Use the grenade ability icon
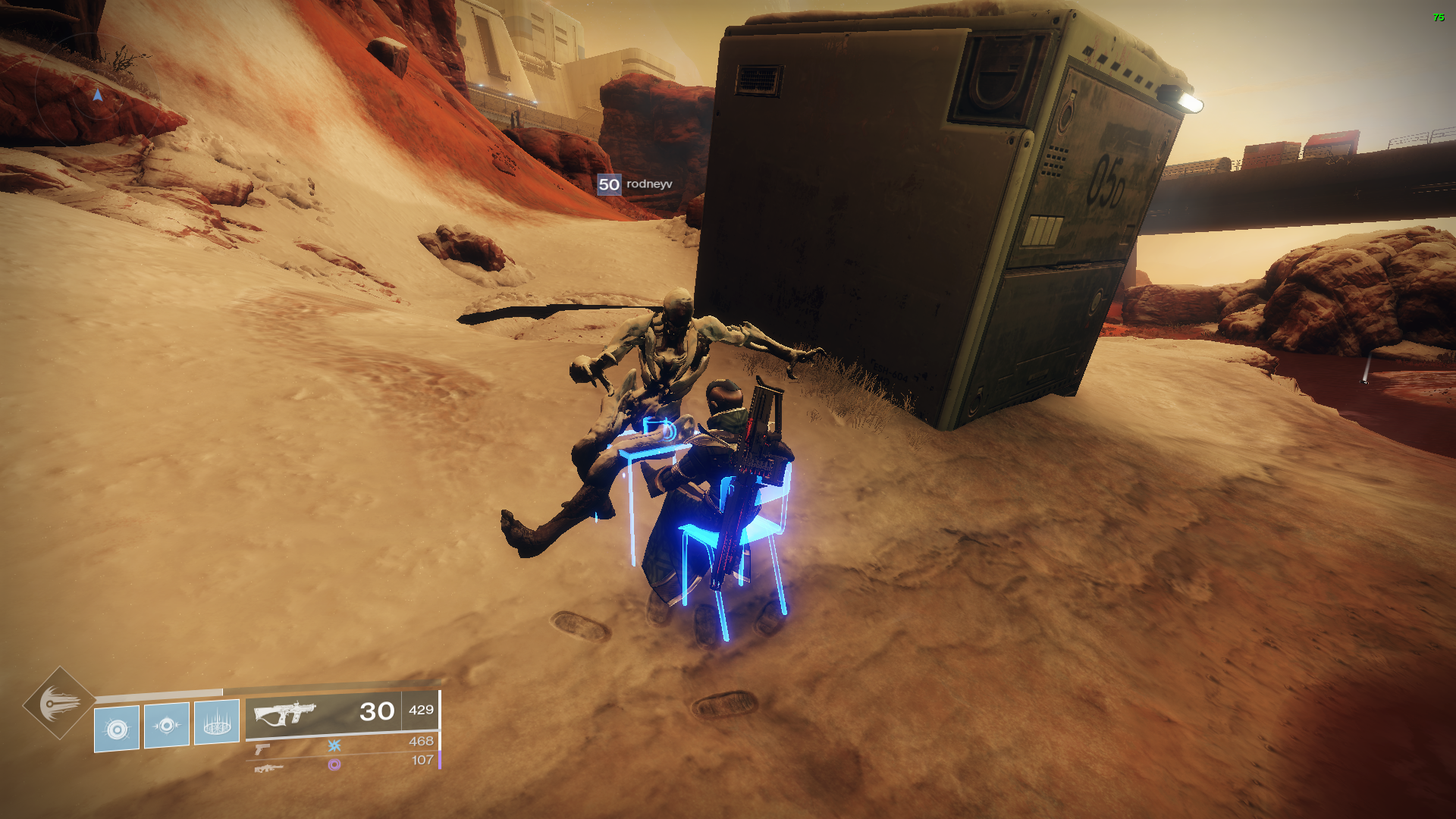 pos(117,729)
